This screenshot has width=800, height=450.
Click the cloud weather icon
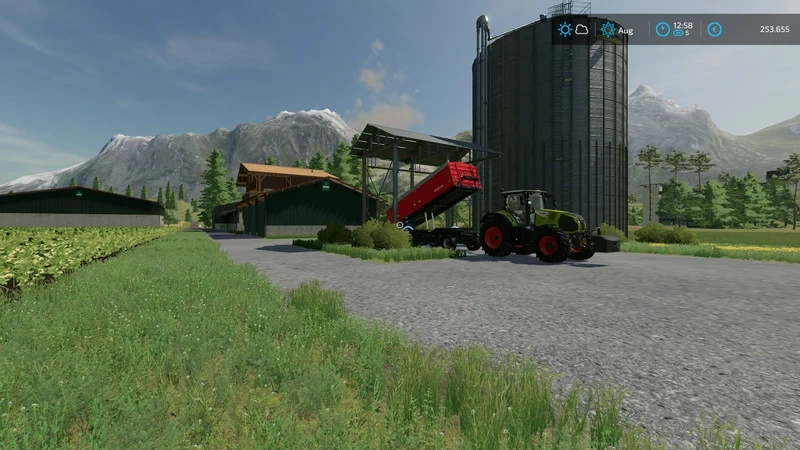click(582, 30)
